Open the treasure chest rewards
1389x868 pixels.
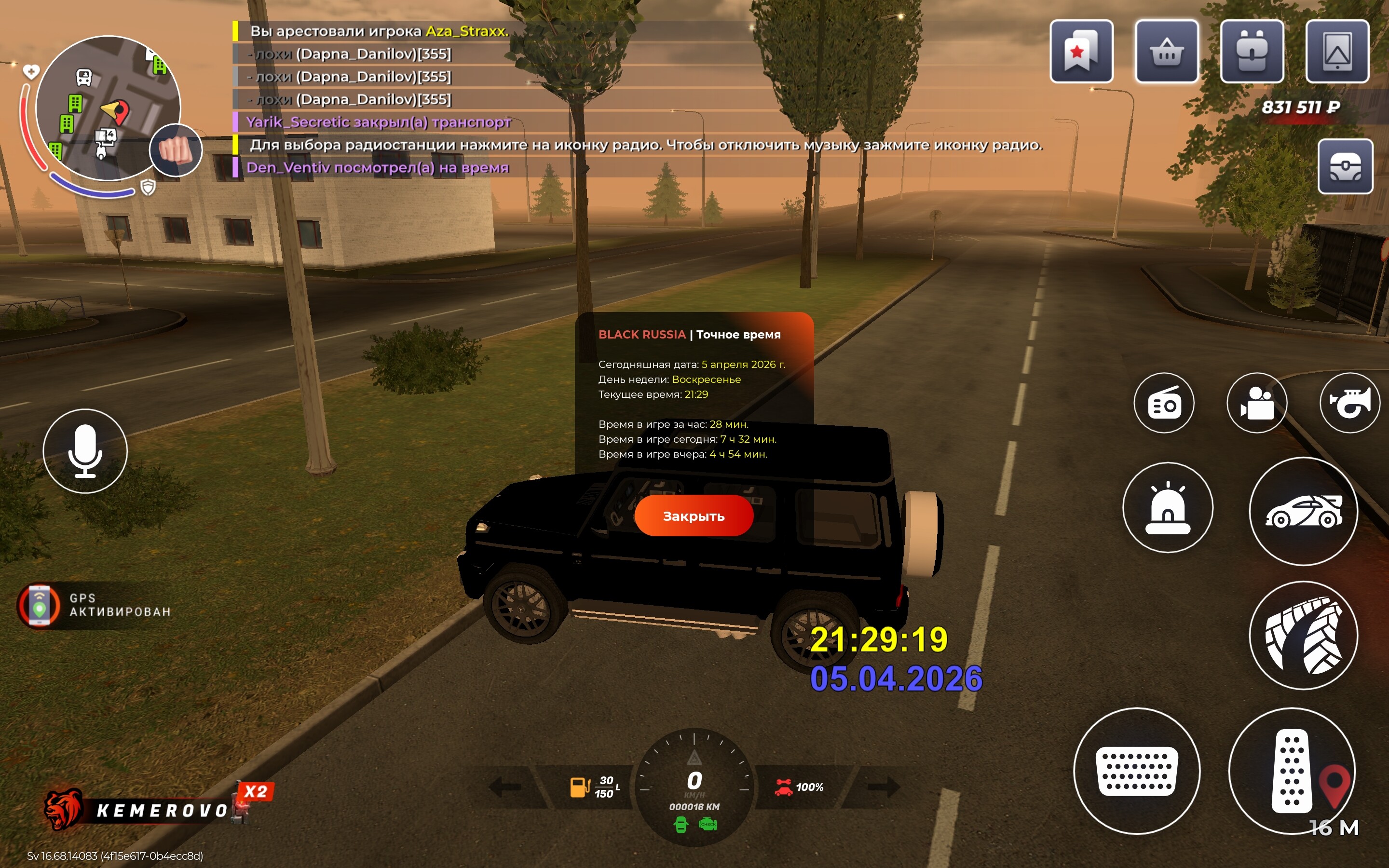(x=1345, y=166)
